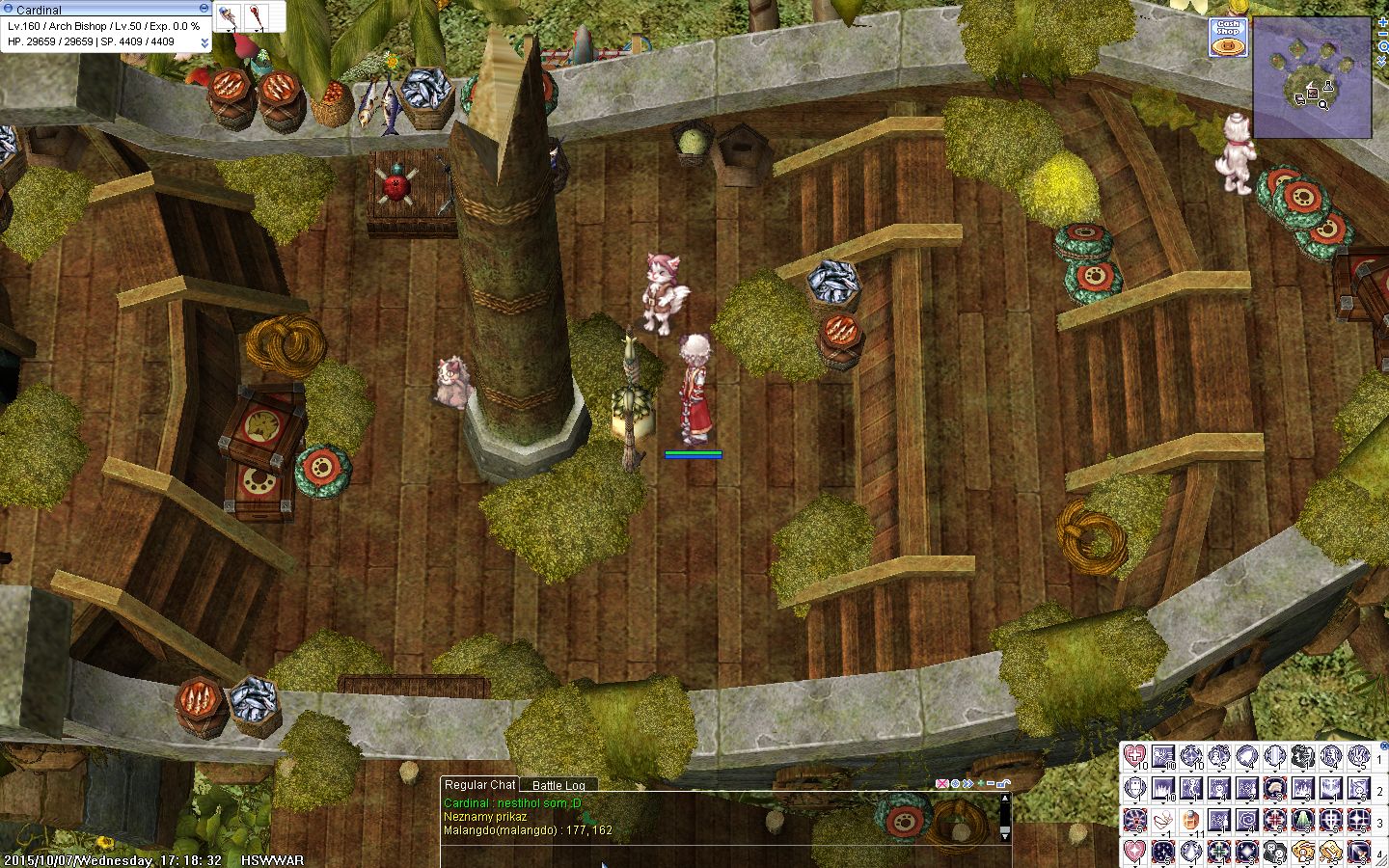Select the Regular Chat tab
This screenshot has height=868, width=1389.
tap(479, 785)
